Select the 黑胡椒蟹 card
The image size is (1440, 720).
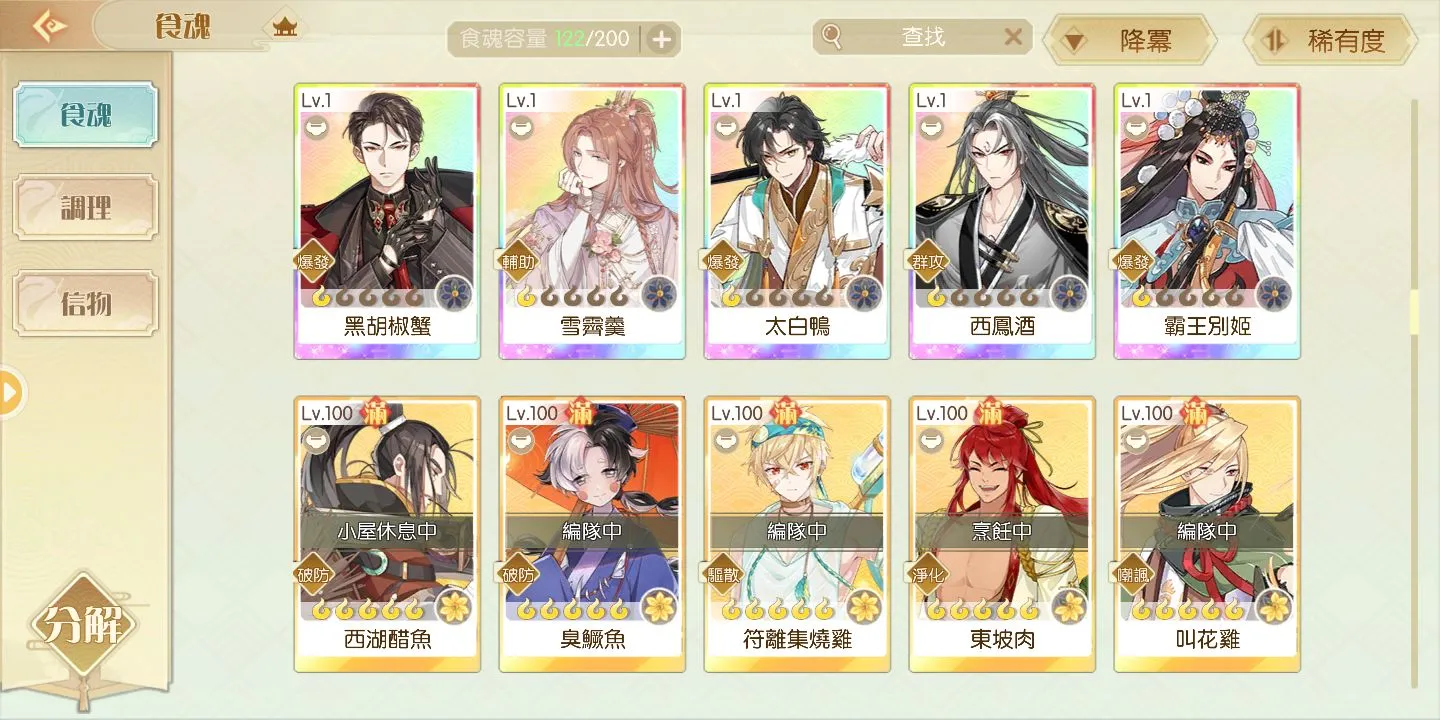click(x=387, y=221)
